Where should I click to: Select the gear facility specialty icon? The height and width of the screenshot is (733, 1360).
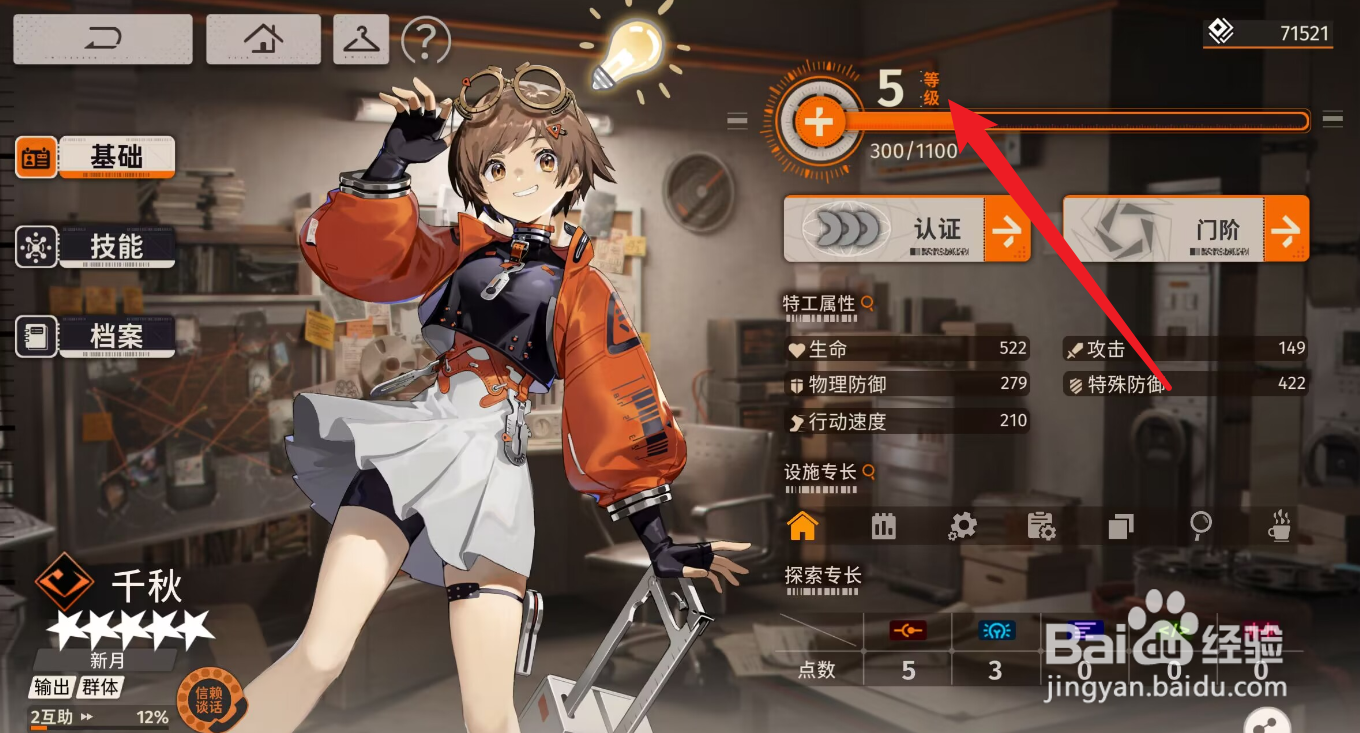pos(962,526)
